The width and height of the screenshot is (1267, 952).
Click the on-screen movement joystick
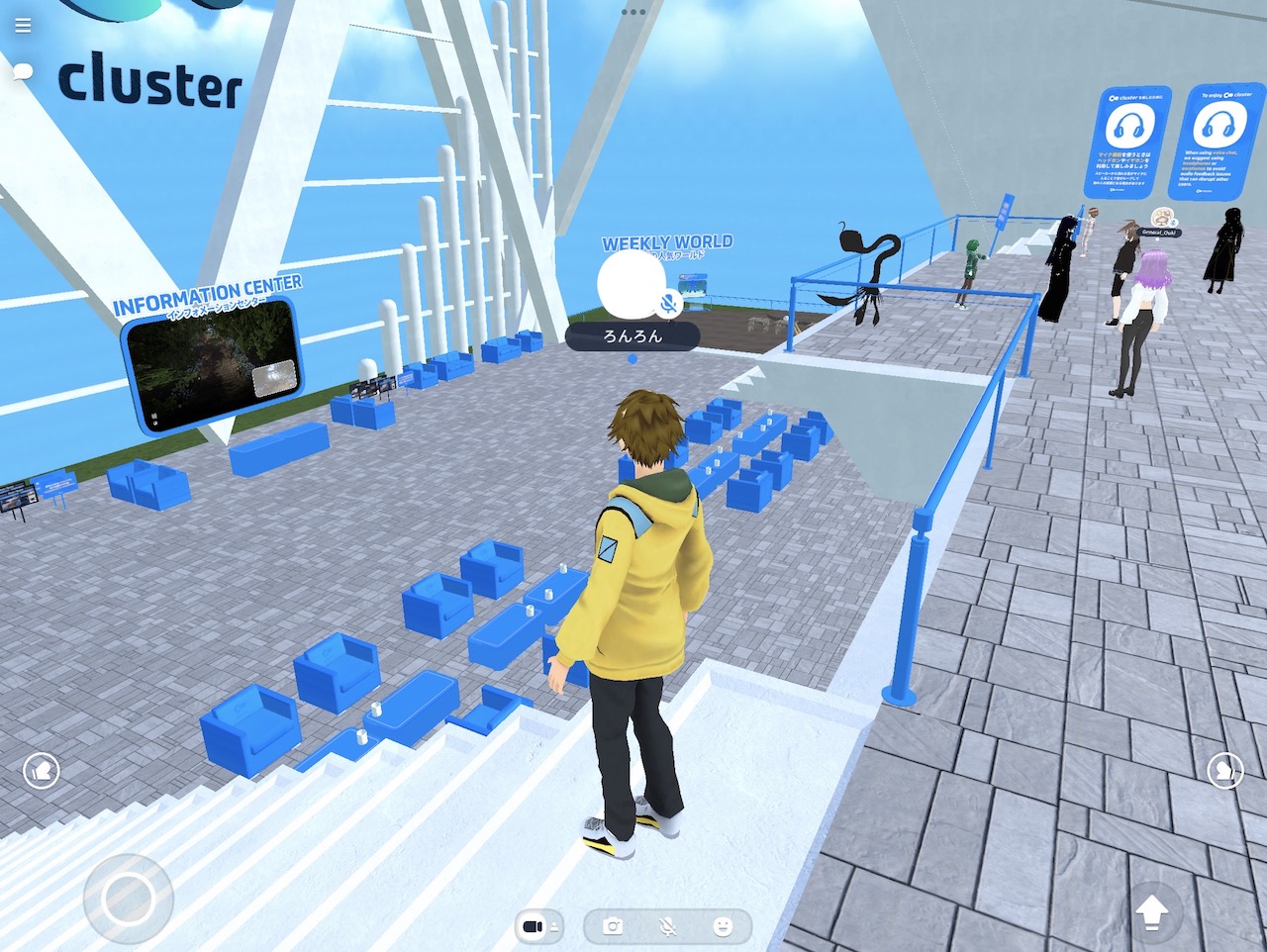tap(127, 897)
